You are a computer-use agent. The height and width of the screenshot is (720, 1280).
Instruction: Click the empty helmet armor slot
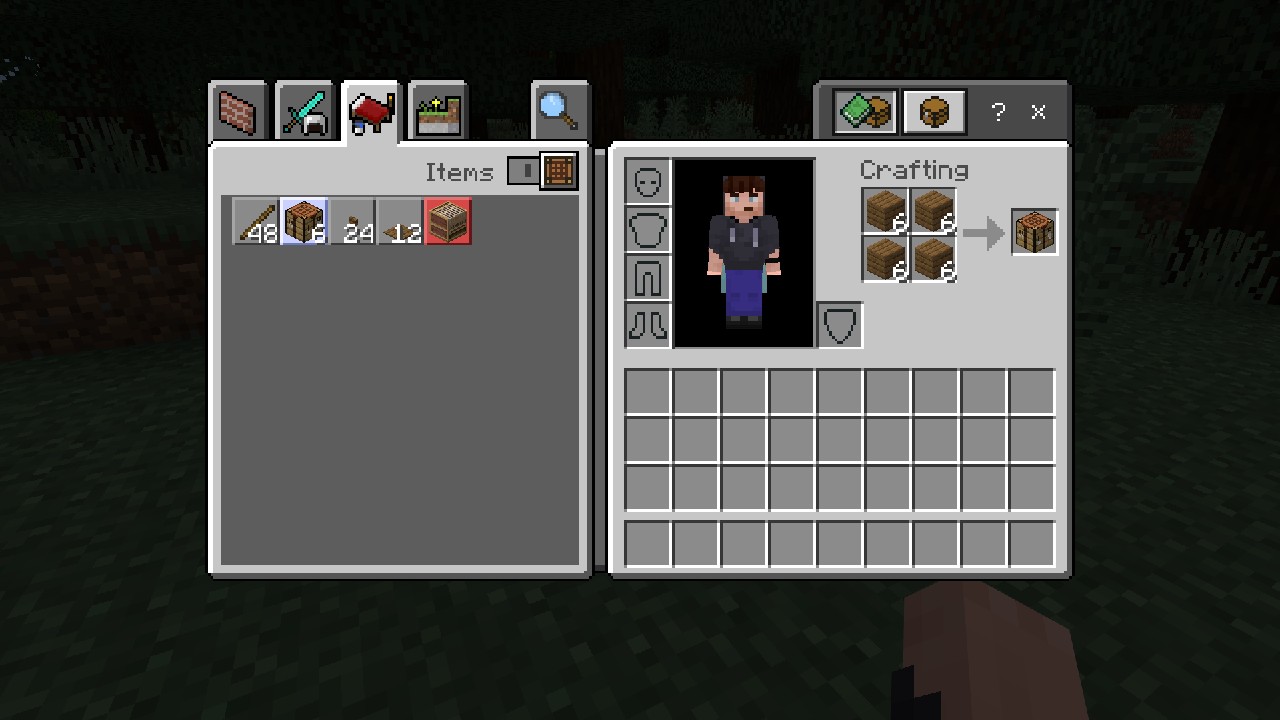[x=647, y=180]
